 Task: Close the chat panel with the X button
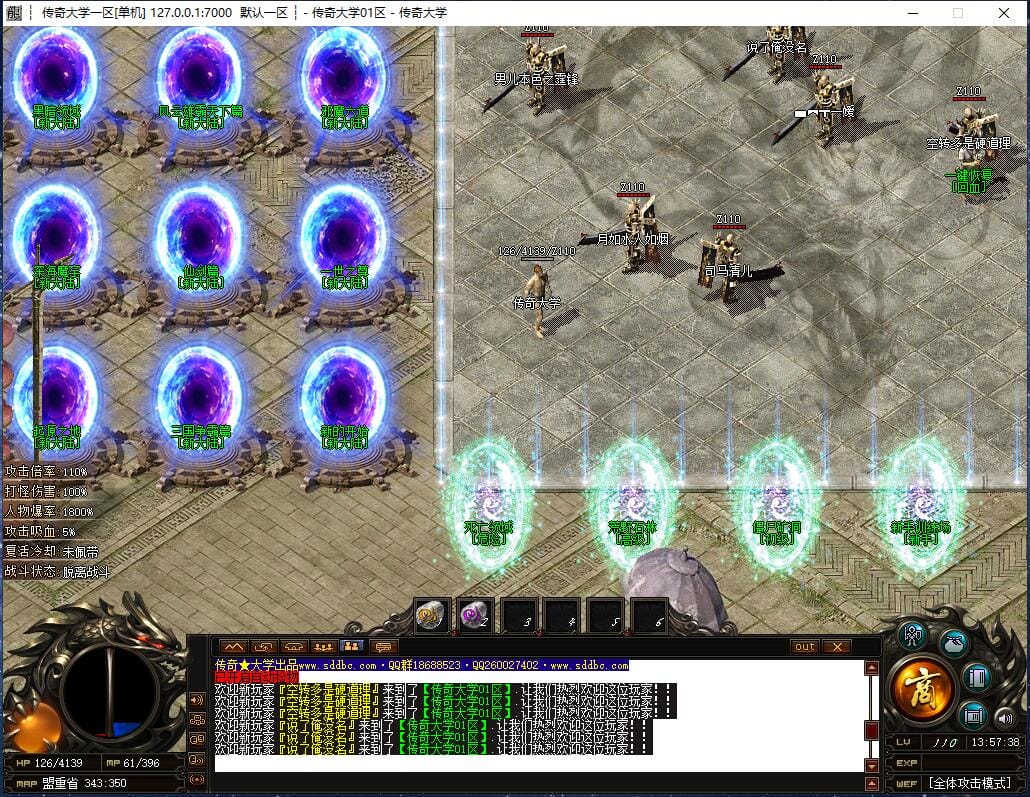[835, 647]
